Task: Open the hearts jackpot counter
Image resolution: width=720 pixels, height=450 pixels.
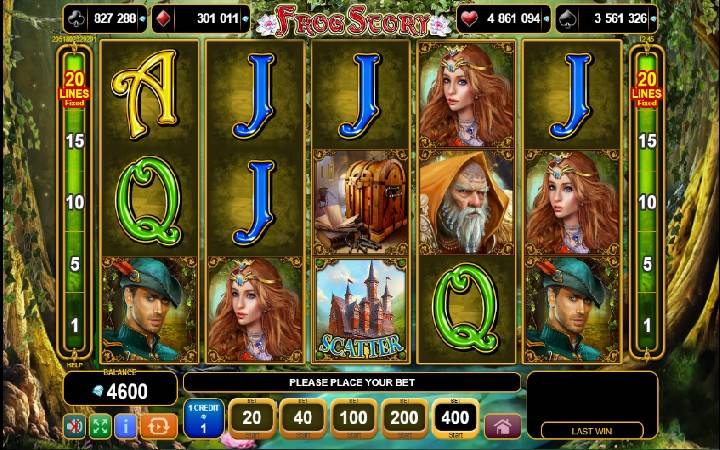Action: tap(503, 17)
